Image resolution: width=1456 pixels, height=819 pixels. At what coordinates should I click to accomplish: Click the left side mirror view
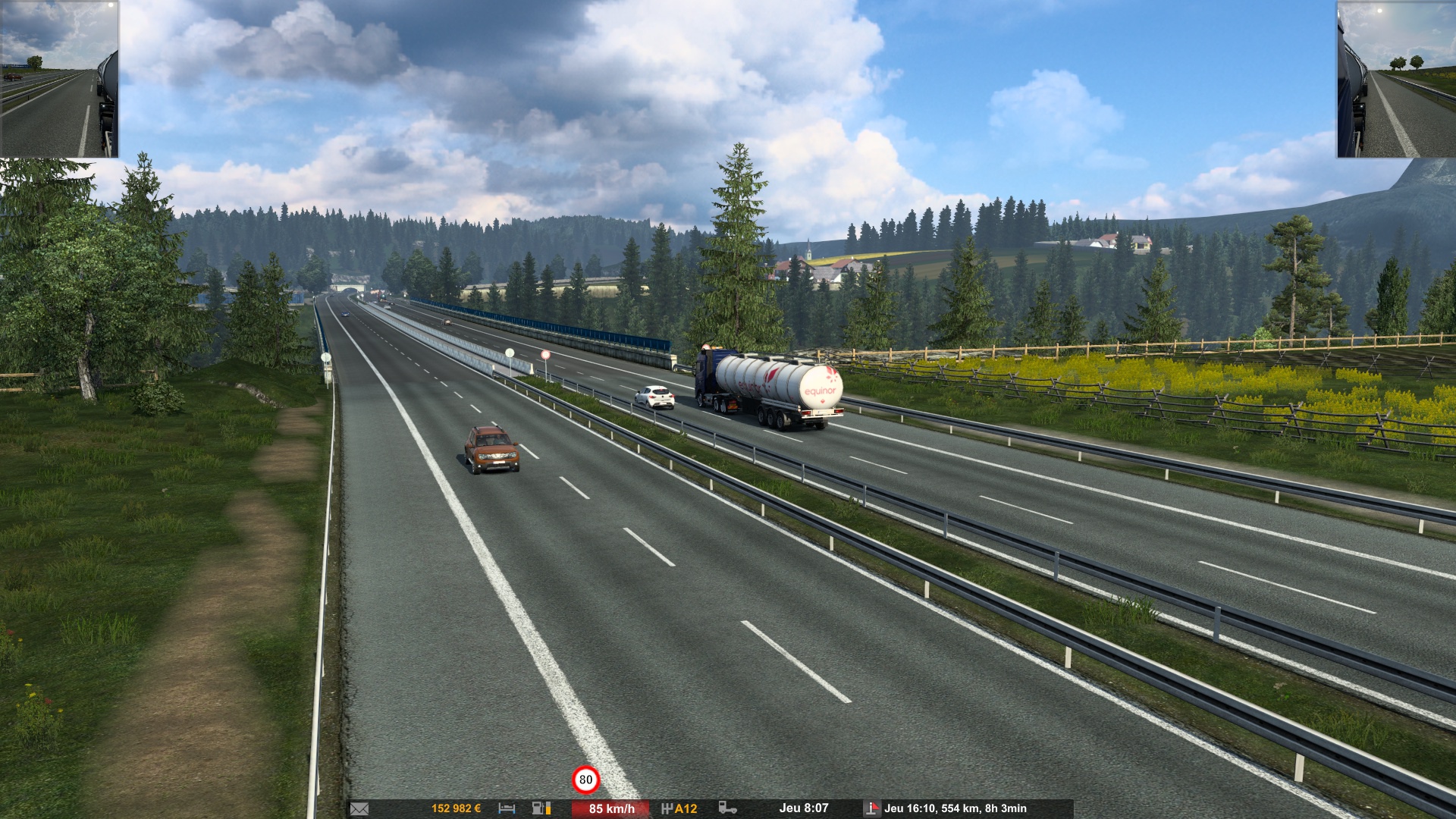click(x=59, y=79)
